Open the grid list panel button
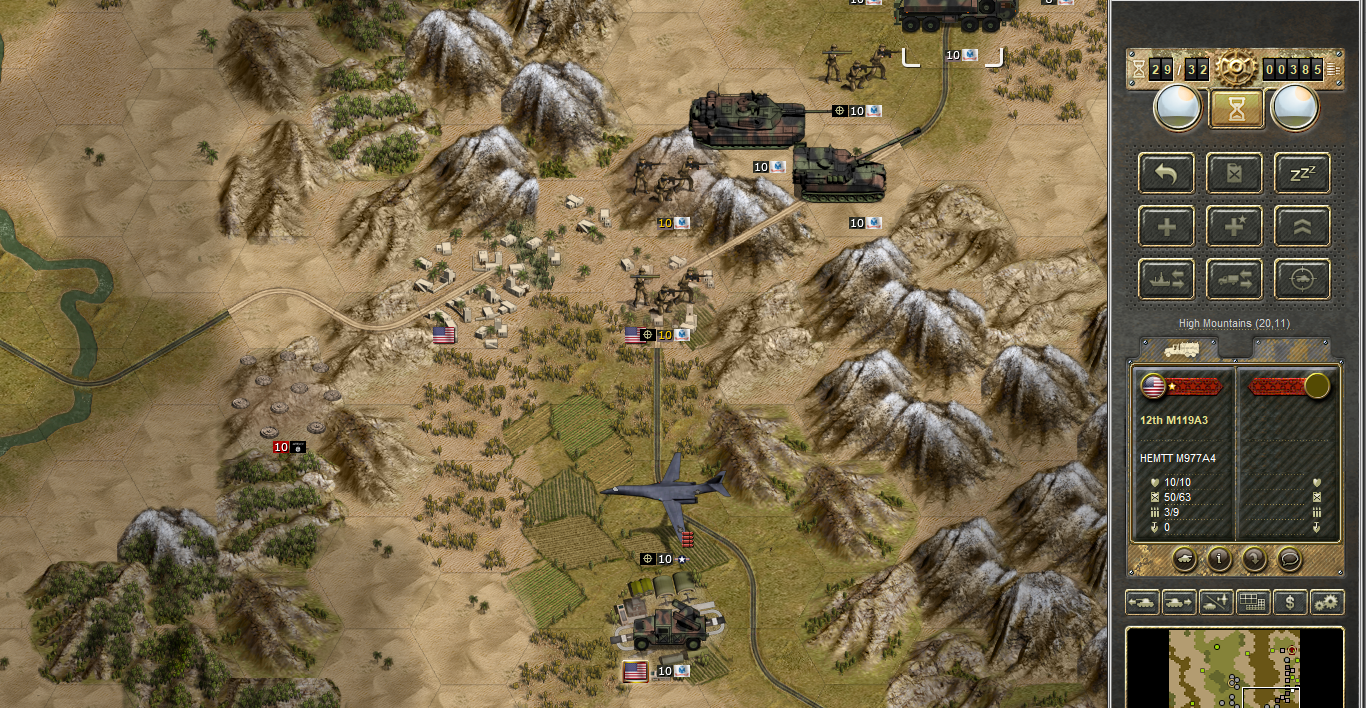This screenshot has width=1366, height=708. (x=1253, y=602)
